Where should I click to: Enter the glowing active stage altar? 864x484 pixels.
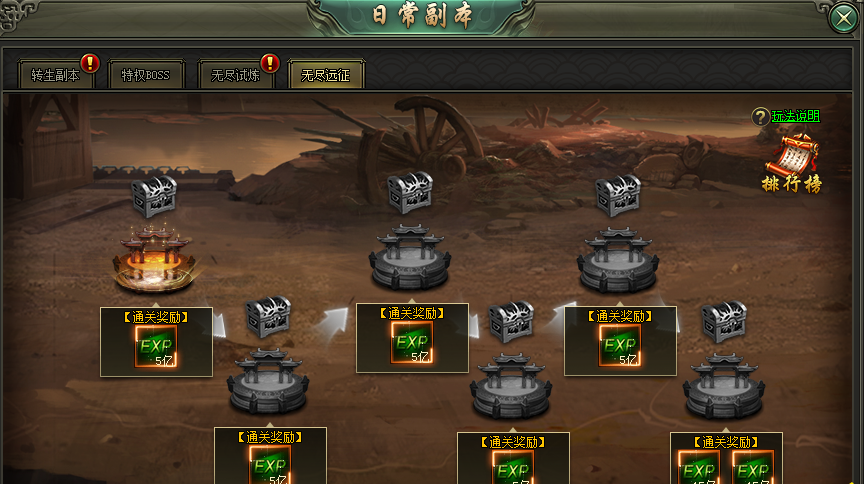coord(154,261)
